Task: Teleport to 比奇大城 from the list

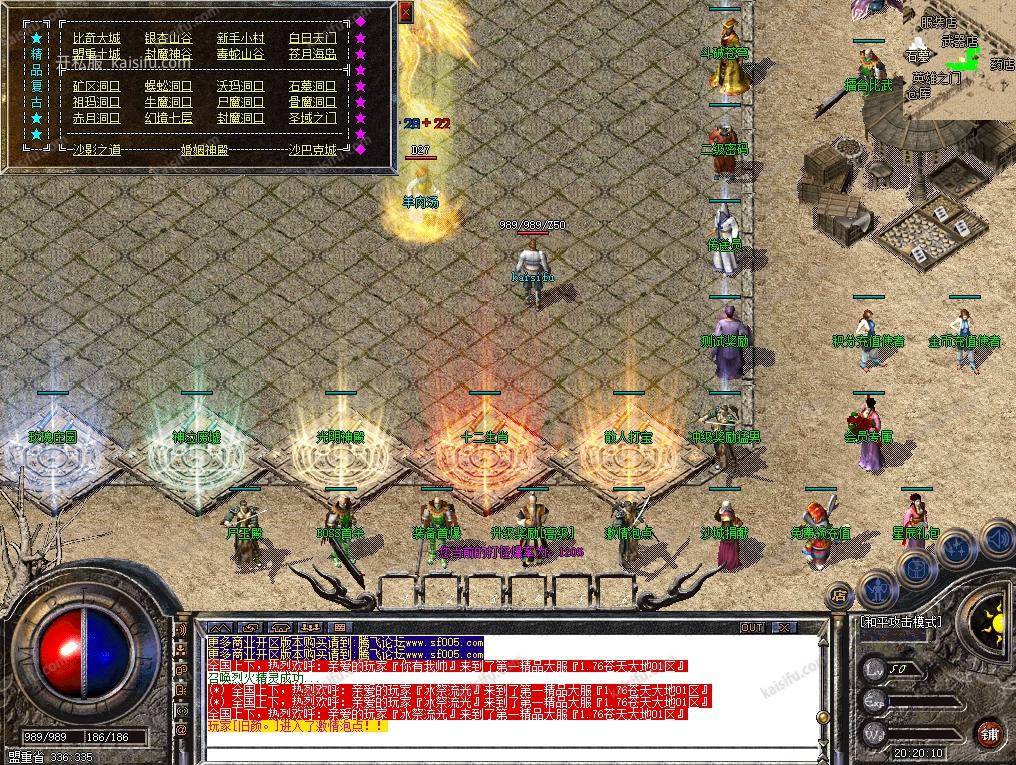Action: (x=96, y=38)
